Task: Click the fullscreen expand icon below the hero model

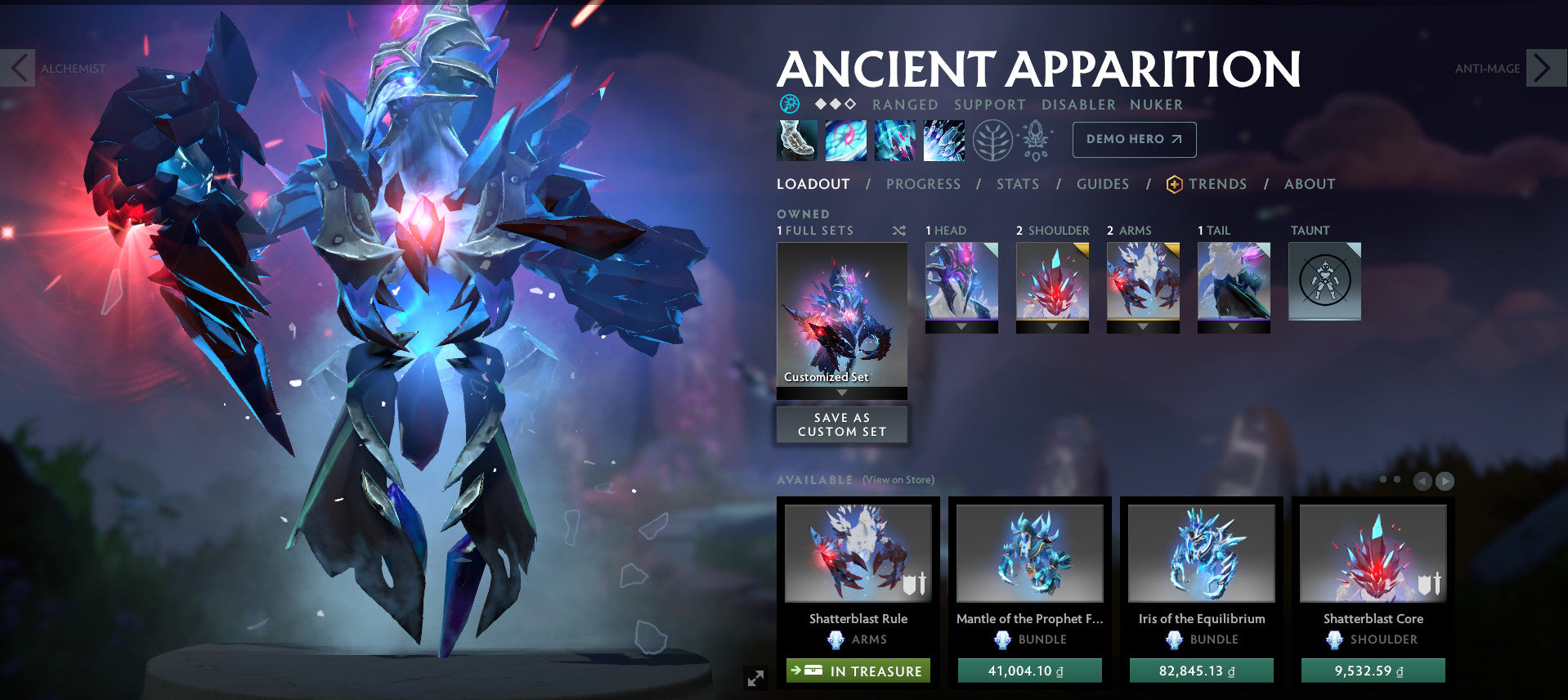Action: click(x=756, y=675)
